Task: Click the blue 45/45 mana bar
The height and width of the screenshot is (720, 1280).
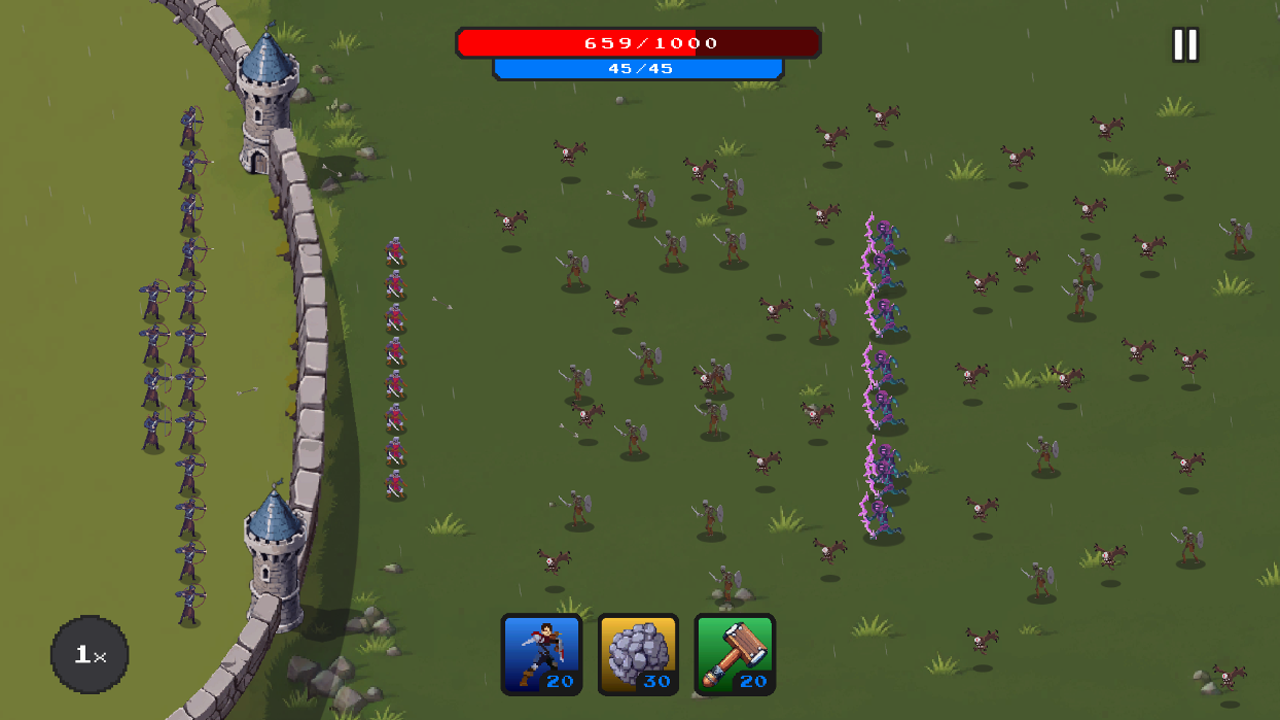Action: 639,68
